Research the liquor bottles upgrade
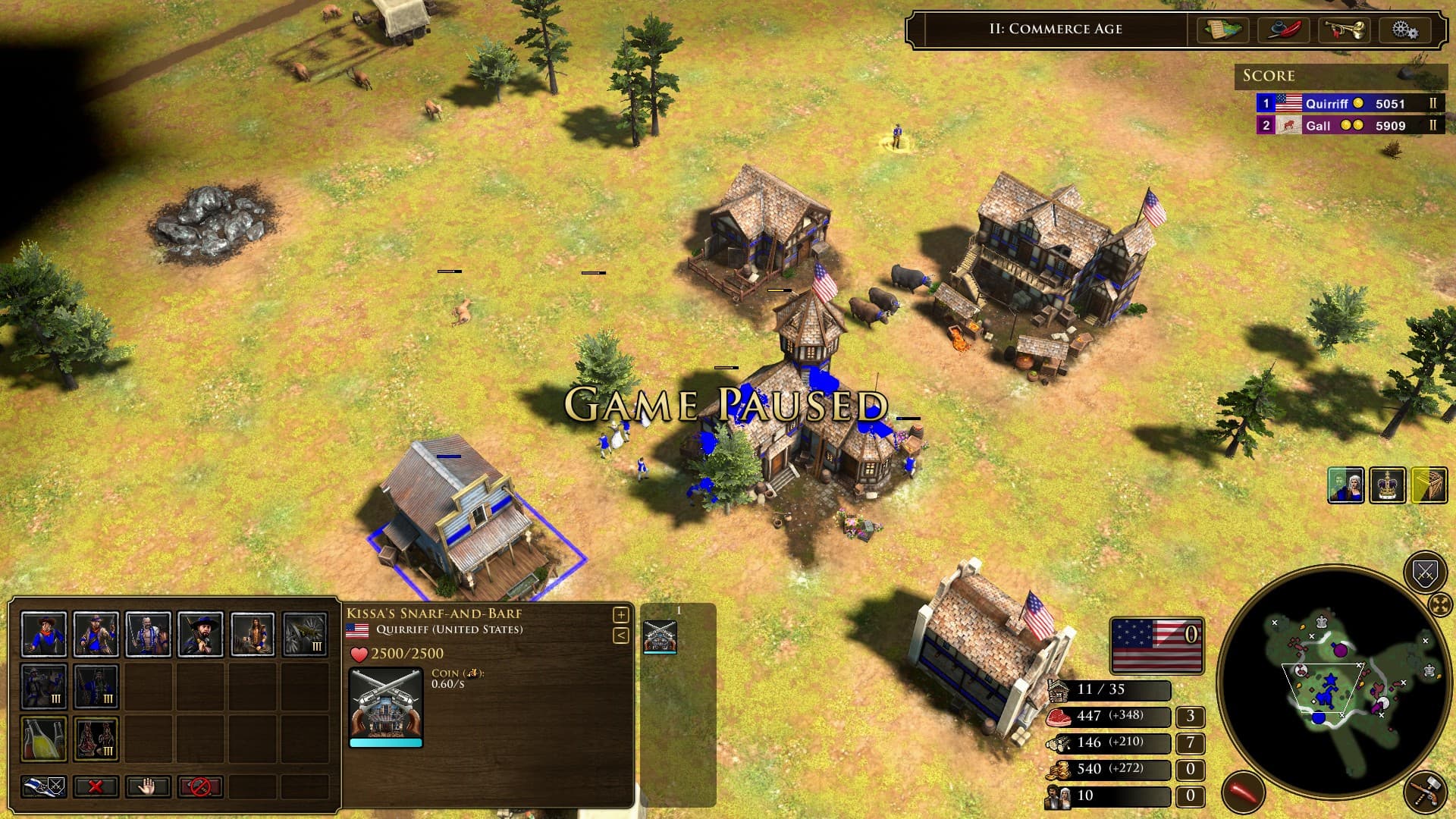This screenshot has width=1456, height=819. point(44,739)
